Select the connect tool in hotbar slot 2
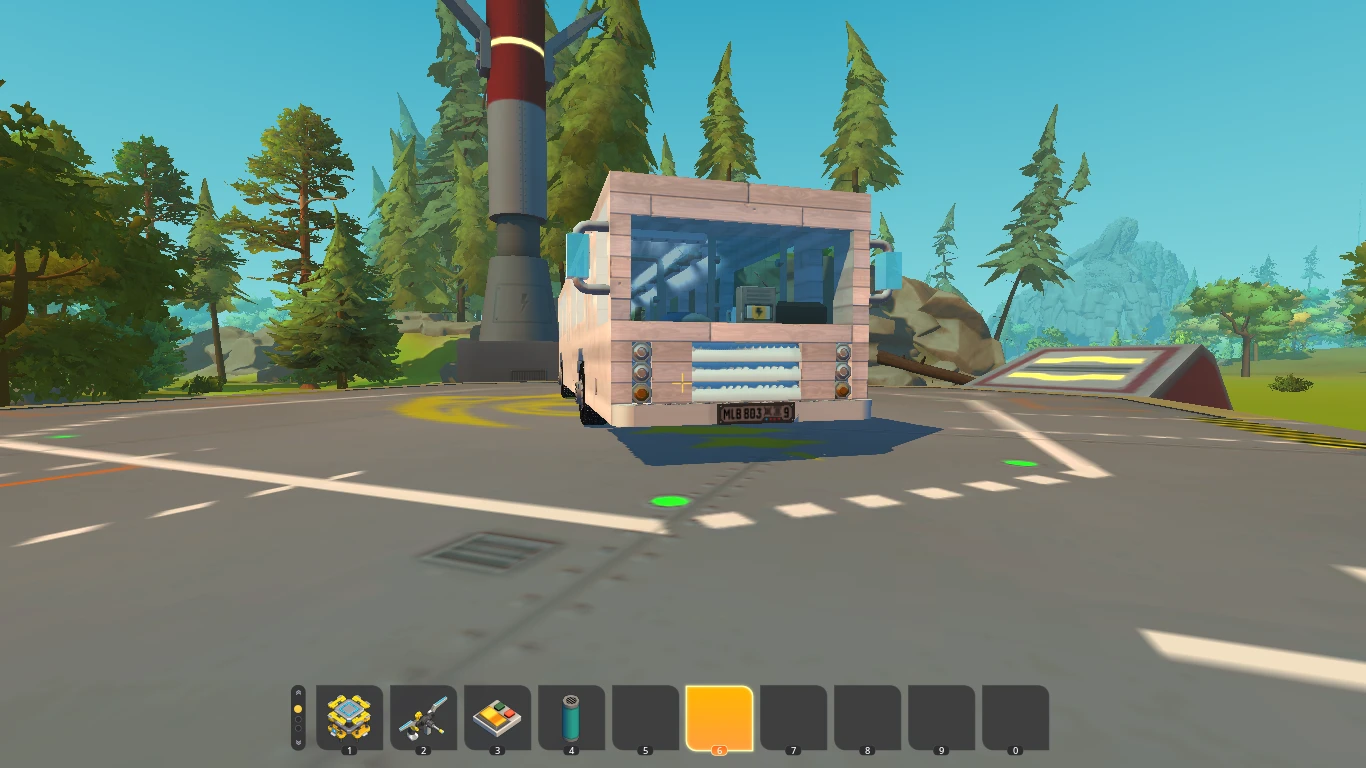The height and width of the screenshot is (768, 1366). pos(421,716)
